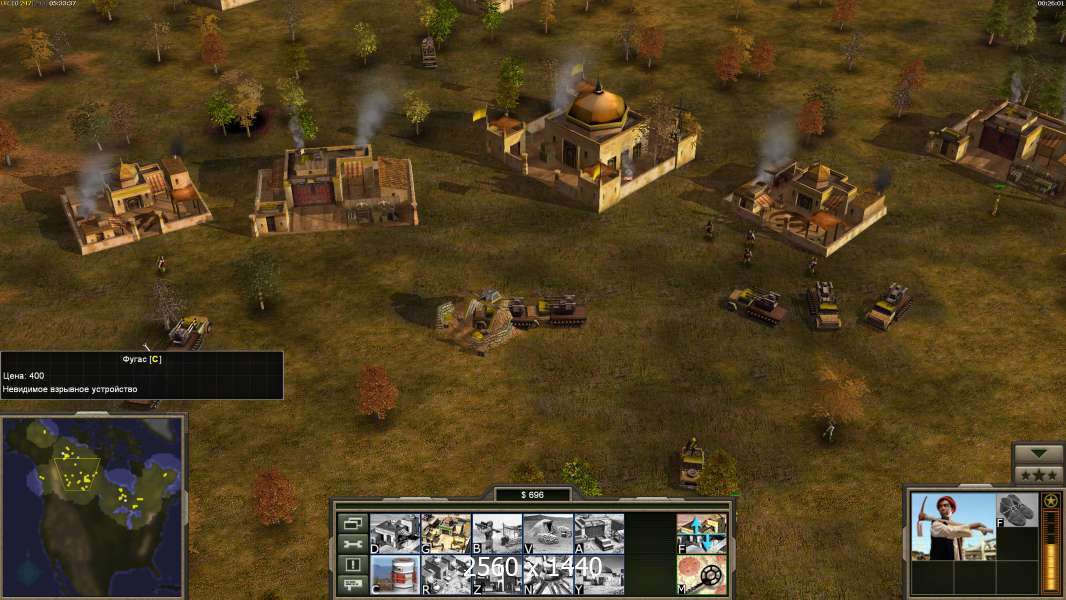Open the exclamation mark alert button

351,565
